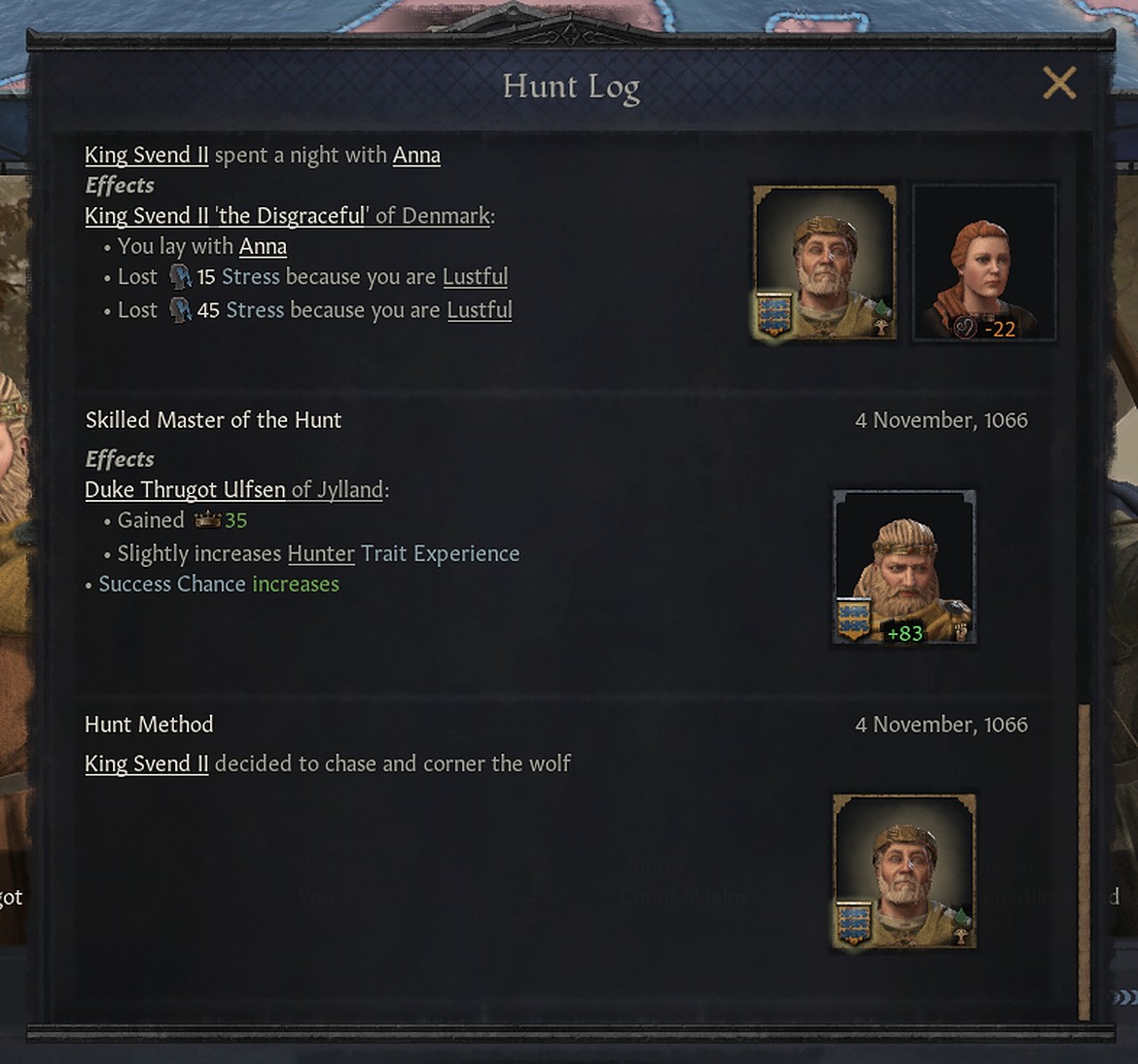Click King Svend II in Hunt Method entry
This screenshot has height=1064, width=1138.
[146, 764]
